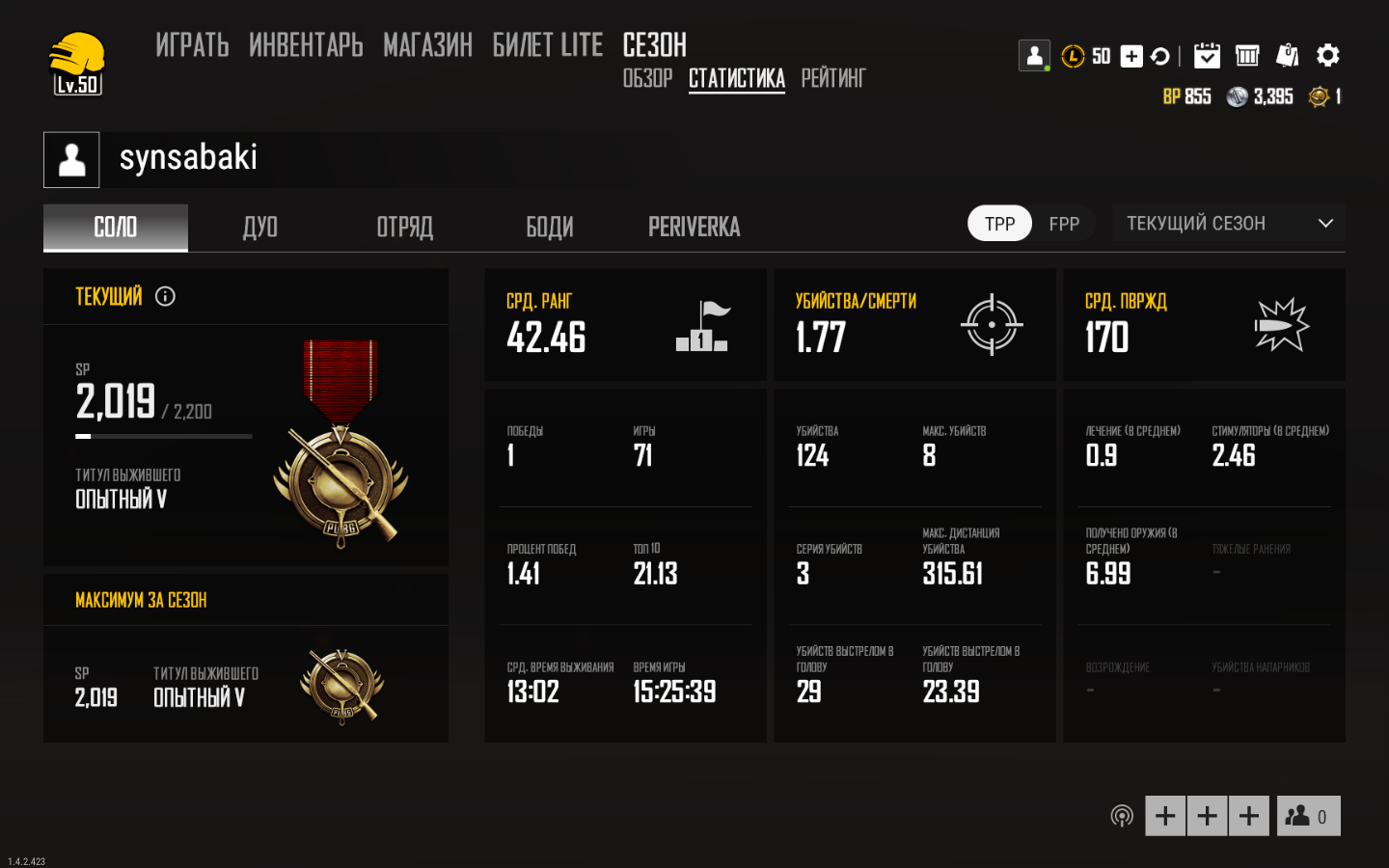Expand the season selector chevron
The width and height of the screenshot is (1389, 868).
pyautogui.click(x=1328, y=223)
